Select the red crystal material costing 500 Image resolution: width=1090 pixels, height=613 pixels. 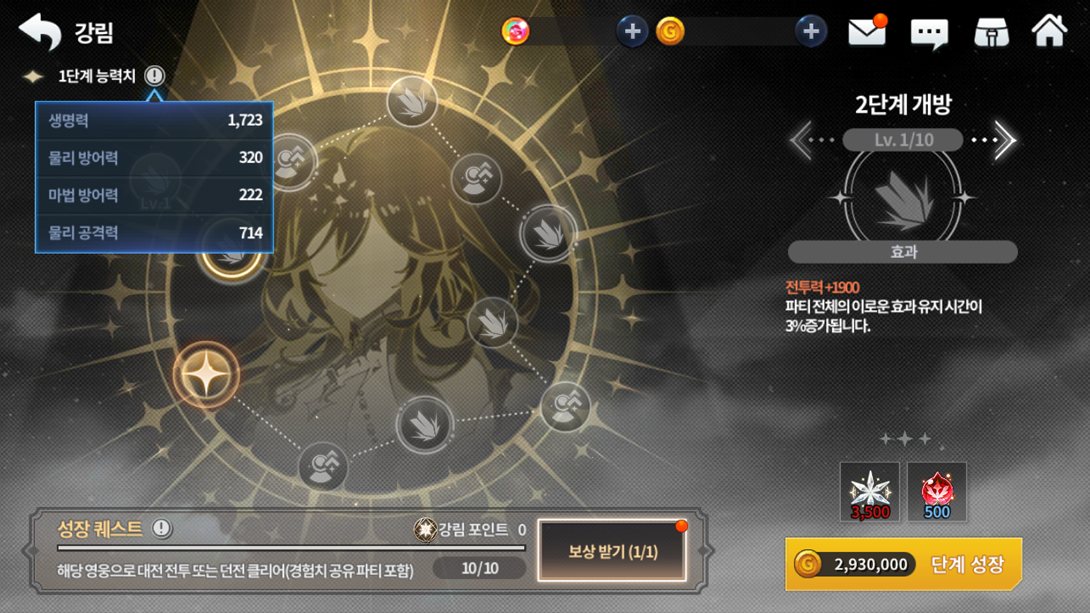point(937,492)
